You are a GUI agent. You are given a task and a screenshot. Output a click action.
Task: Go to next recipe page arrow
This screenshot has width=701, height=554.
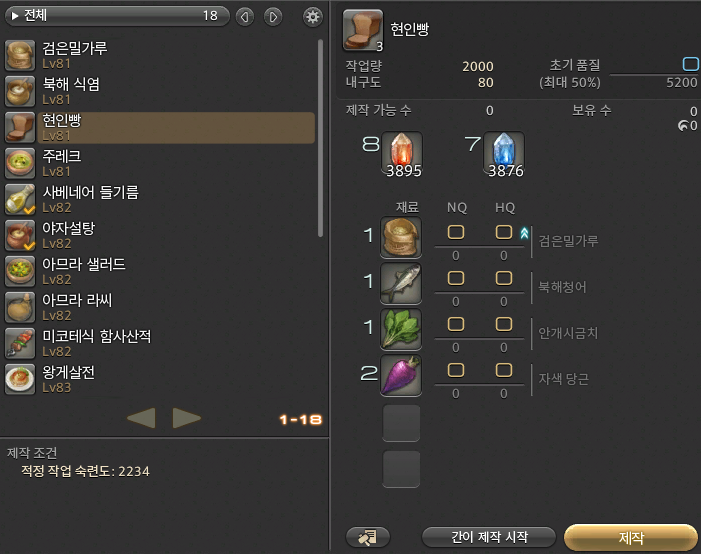click(186, 418)
